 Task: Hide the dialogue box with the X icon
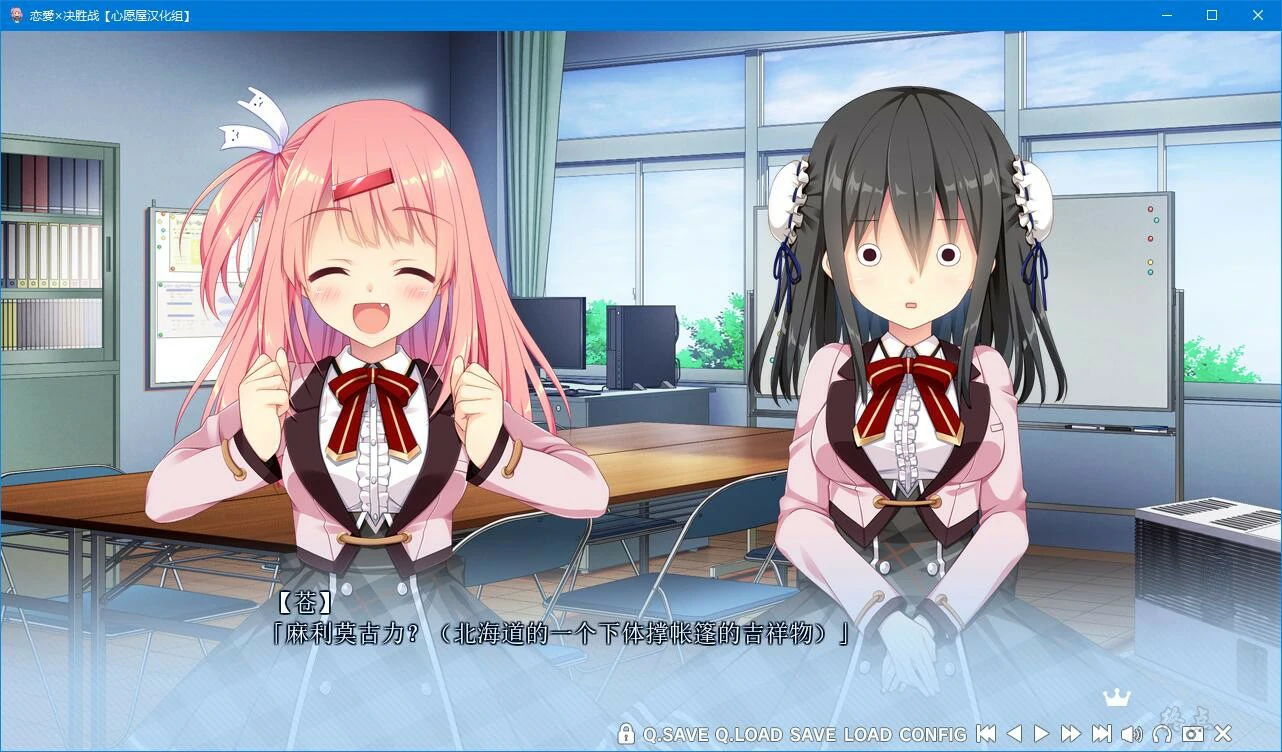[x=1222, y=733]
